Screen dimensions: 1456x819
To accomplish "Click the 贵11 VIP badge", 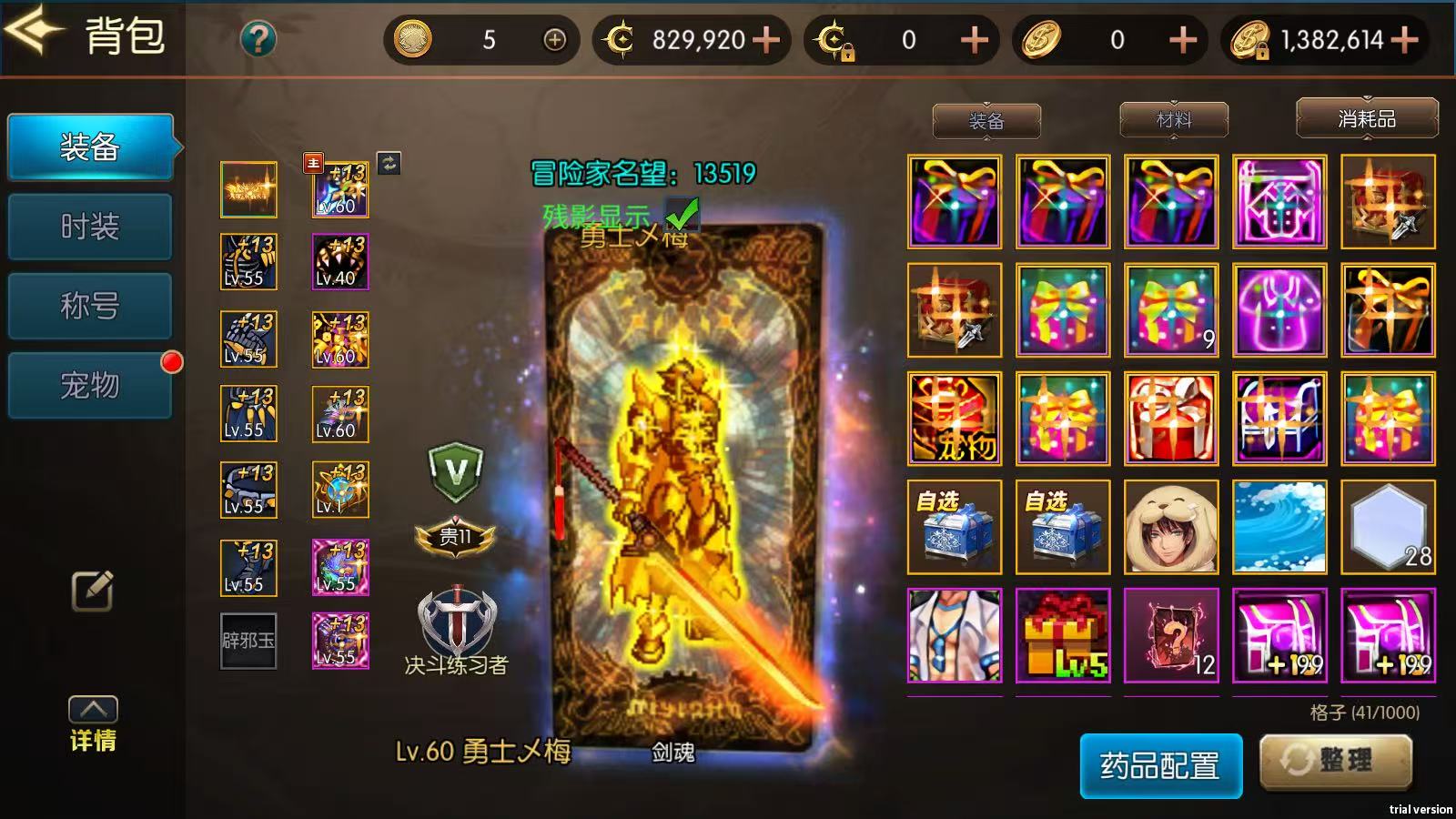I will click(x=456, y=537).
